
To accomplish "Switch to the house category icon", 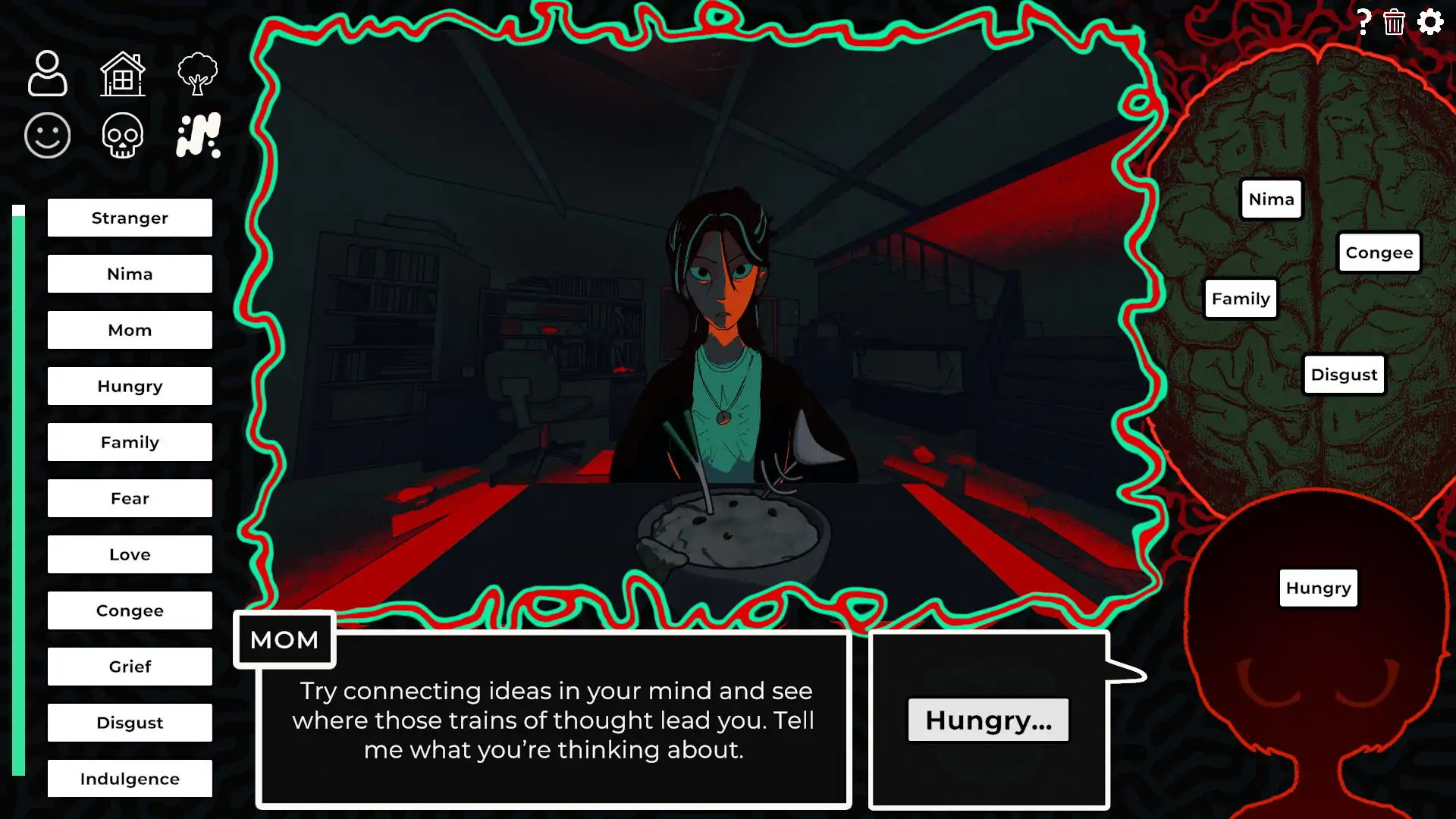I will 123,74.
